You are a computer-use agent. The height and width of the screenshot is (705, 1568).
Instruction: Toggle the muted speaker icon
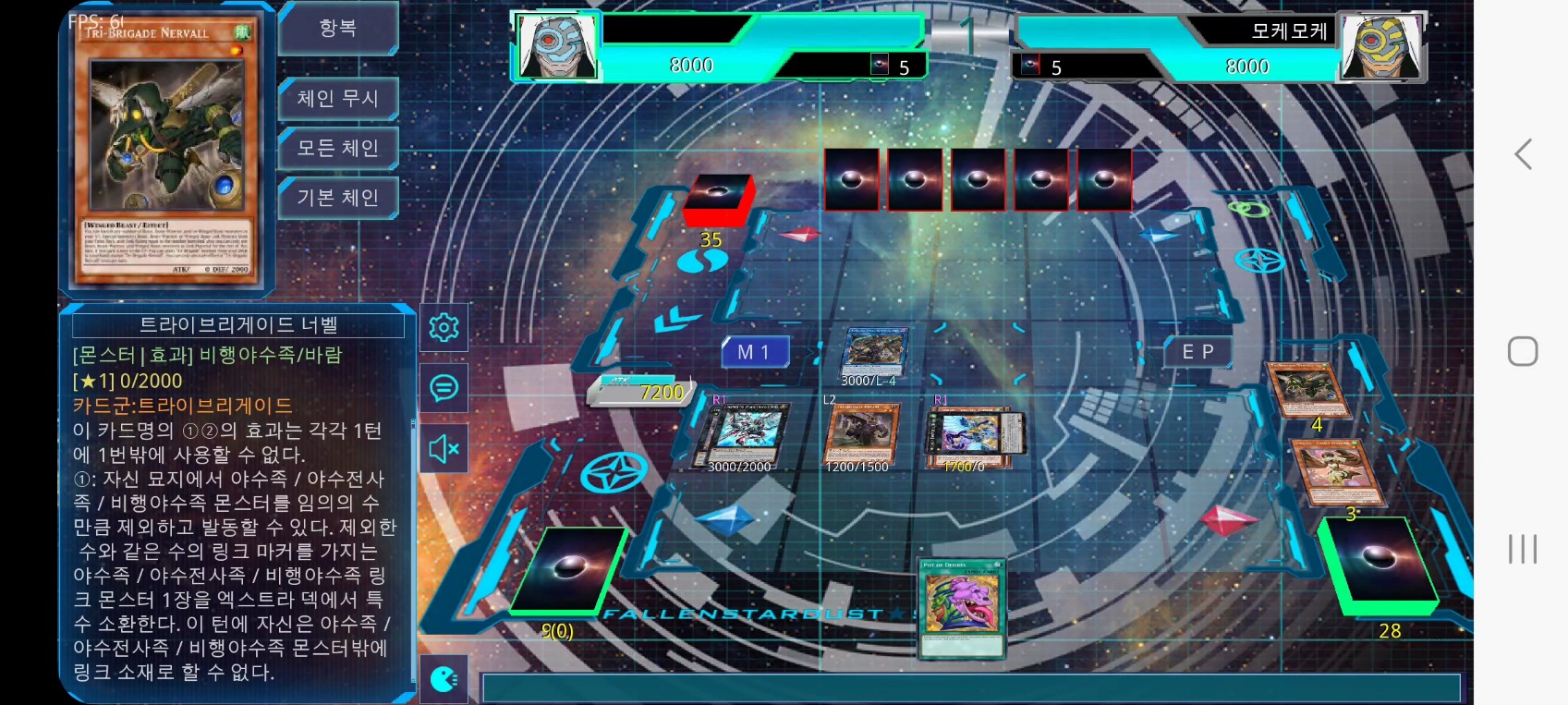(x=444, y=449)
